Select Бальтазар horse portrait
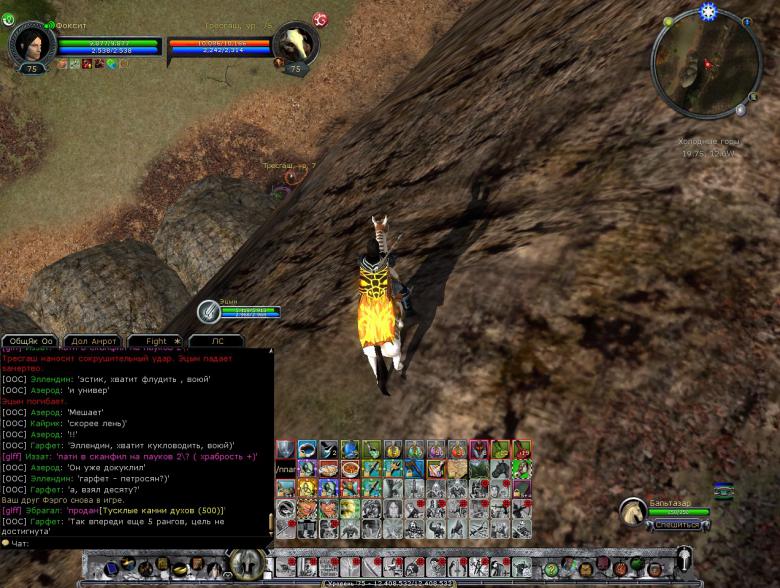780x588 pixels. tap(633, 512)
